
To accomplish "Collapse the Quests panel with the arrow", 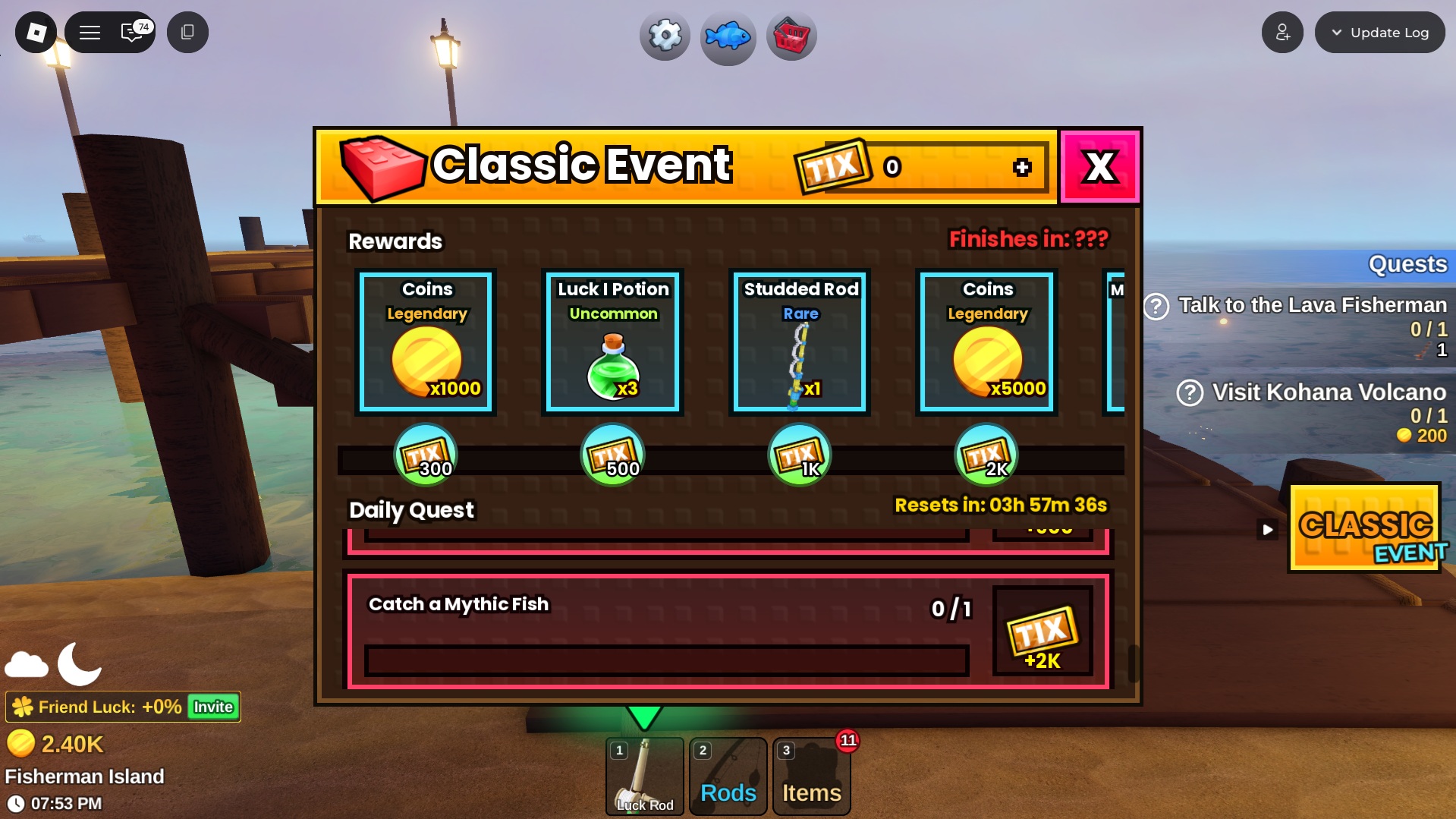I will [x=1266, y=529].
